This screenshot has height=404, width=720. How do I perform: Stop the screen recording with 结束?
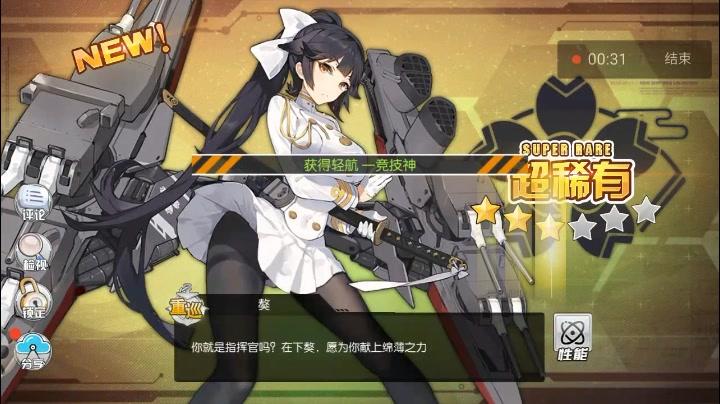coord(677,59)
